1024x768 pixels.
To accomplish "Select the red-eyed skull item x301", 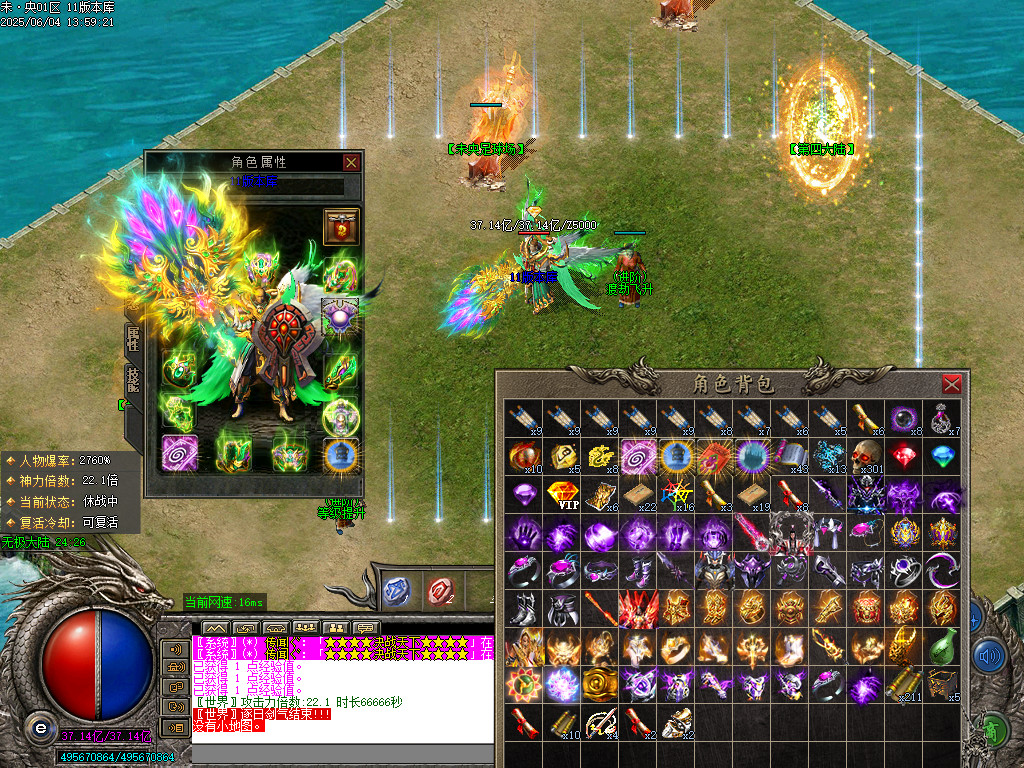I will (x=866, y=456).
